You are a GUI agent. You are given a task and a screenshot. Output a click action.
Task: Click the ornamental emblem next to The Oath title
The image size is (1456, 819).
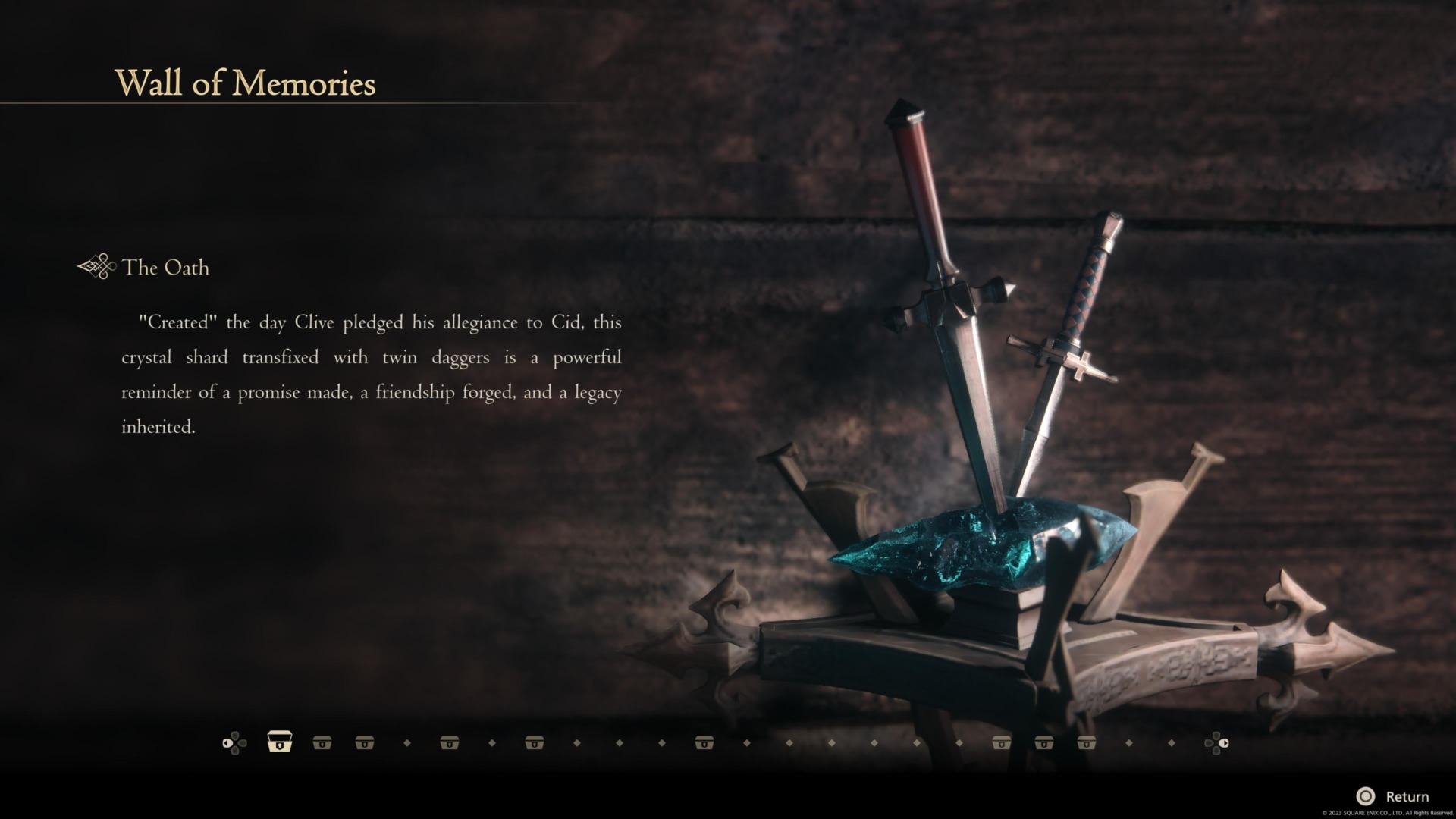[94, 267]
